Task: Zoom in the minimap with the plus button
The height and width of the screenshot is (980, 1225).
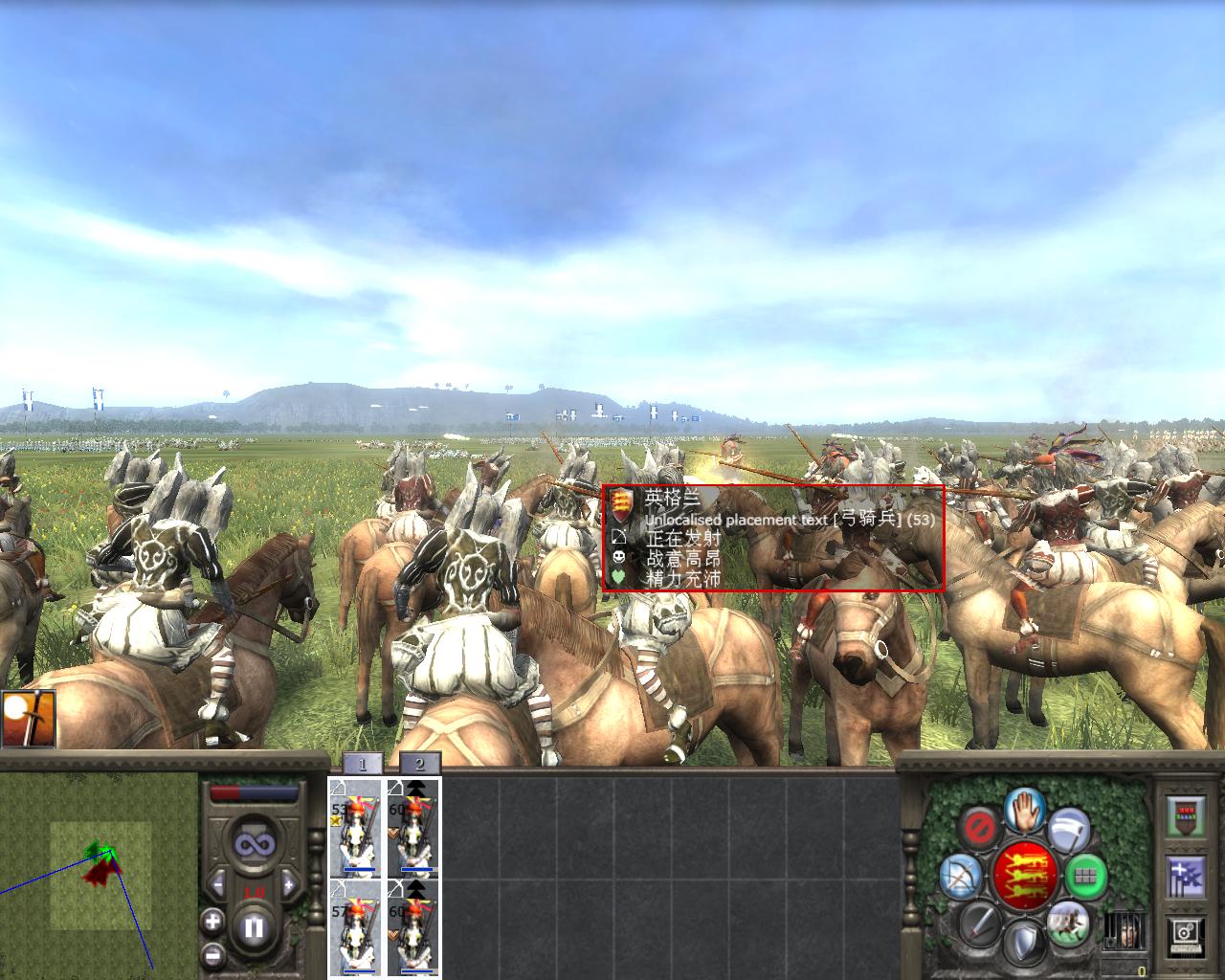Action: click(x=212, y=922)
